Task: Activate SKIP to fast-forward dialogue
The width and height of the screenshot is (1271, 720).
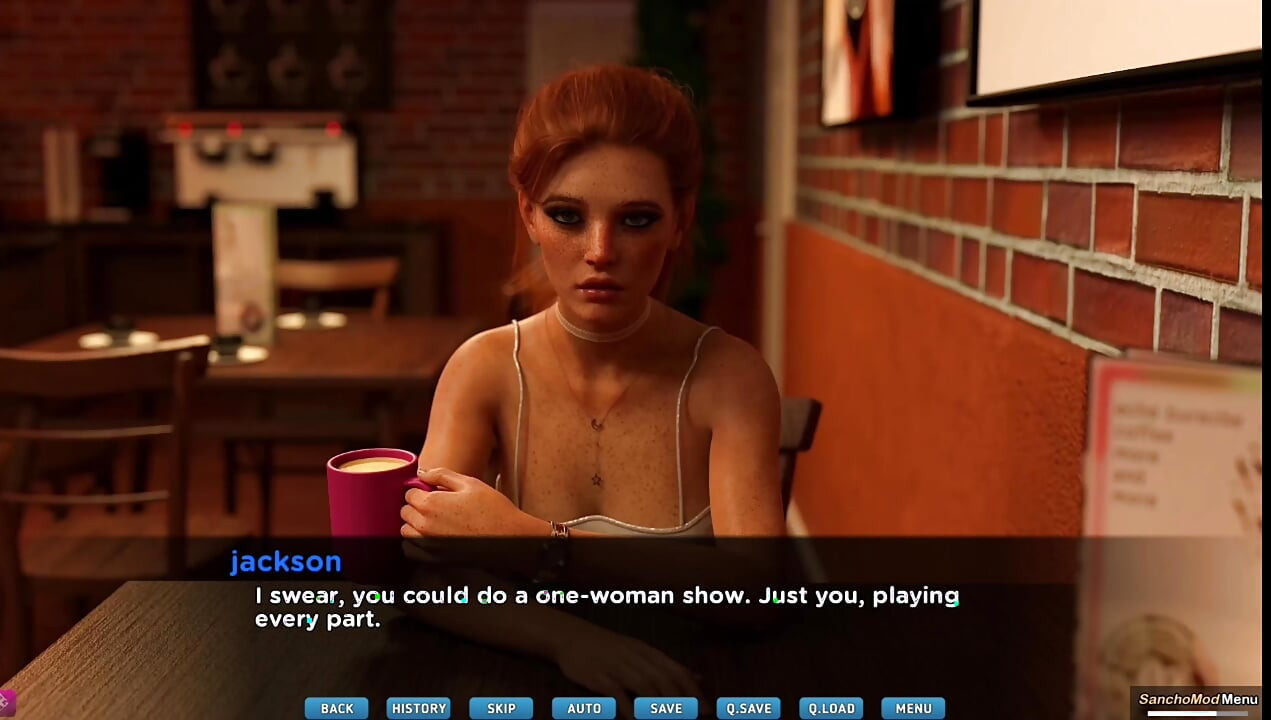Action: (501, 708)
